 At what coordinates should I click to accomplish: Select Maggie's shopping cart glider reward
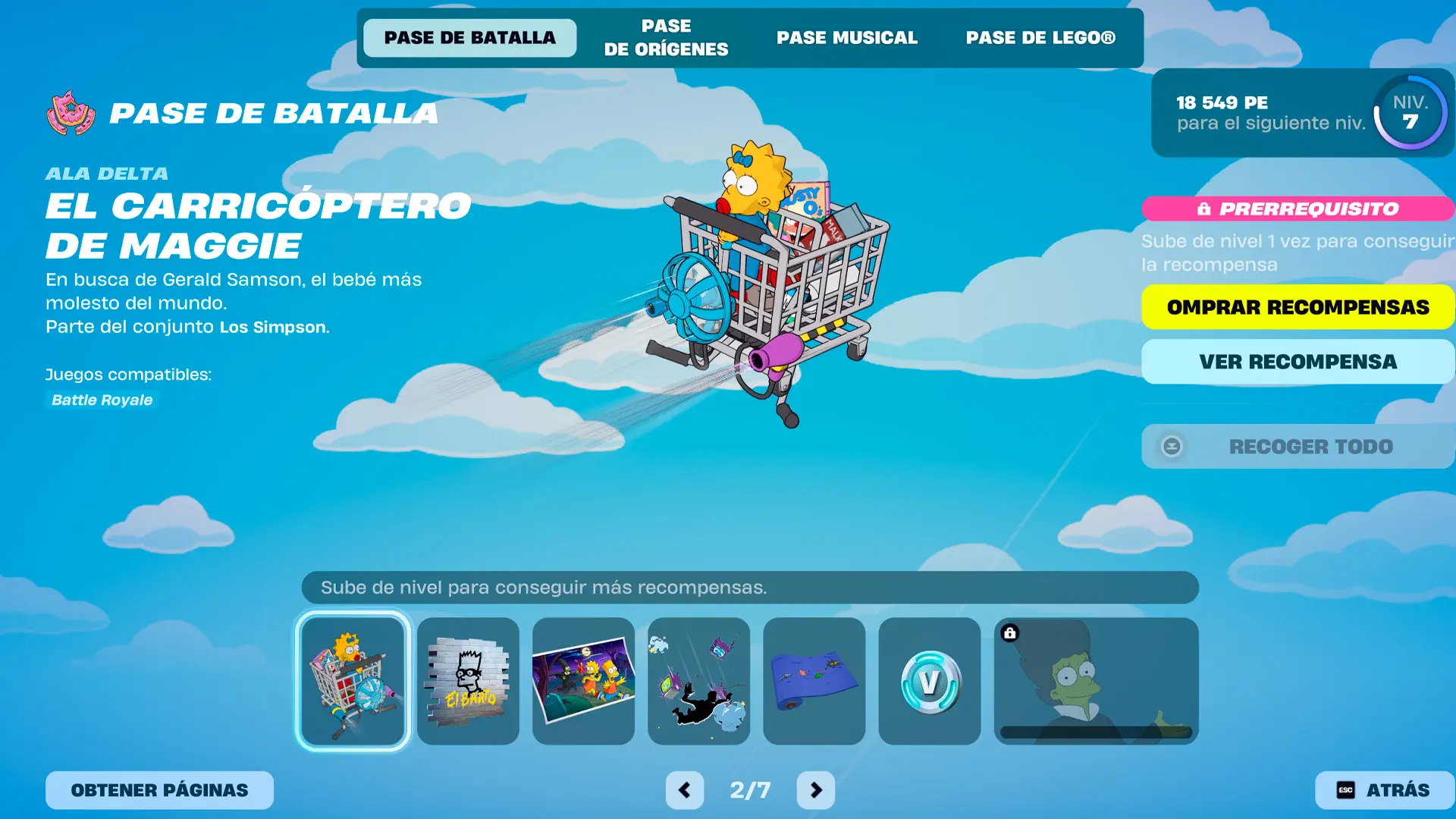coord(353,681)
